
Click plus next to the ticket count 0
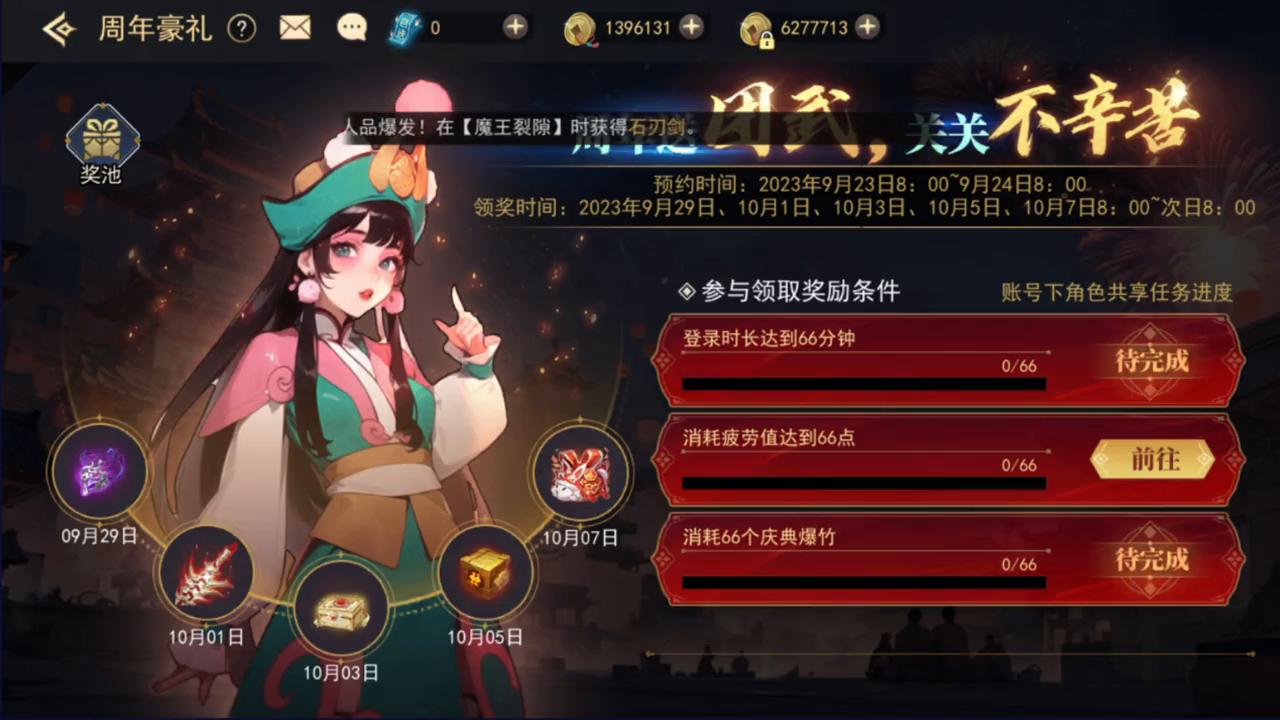tap(514, 28)
